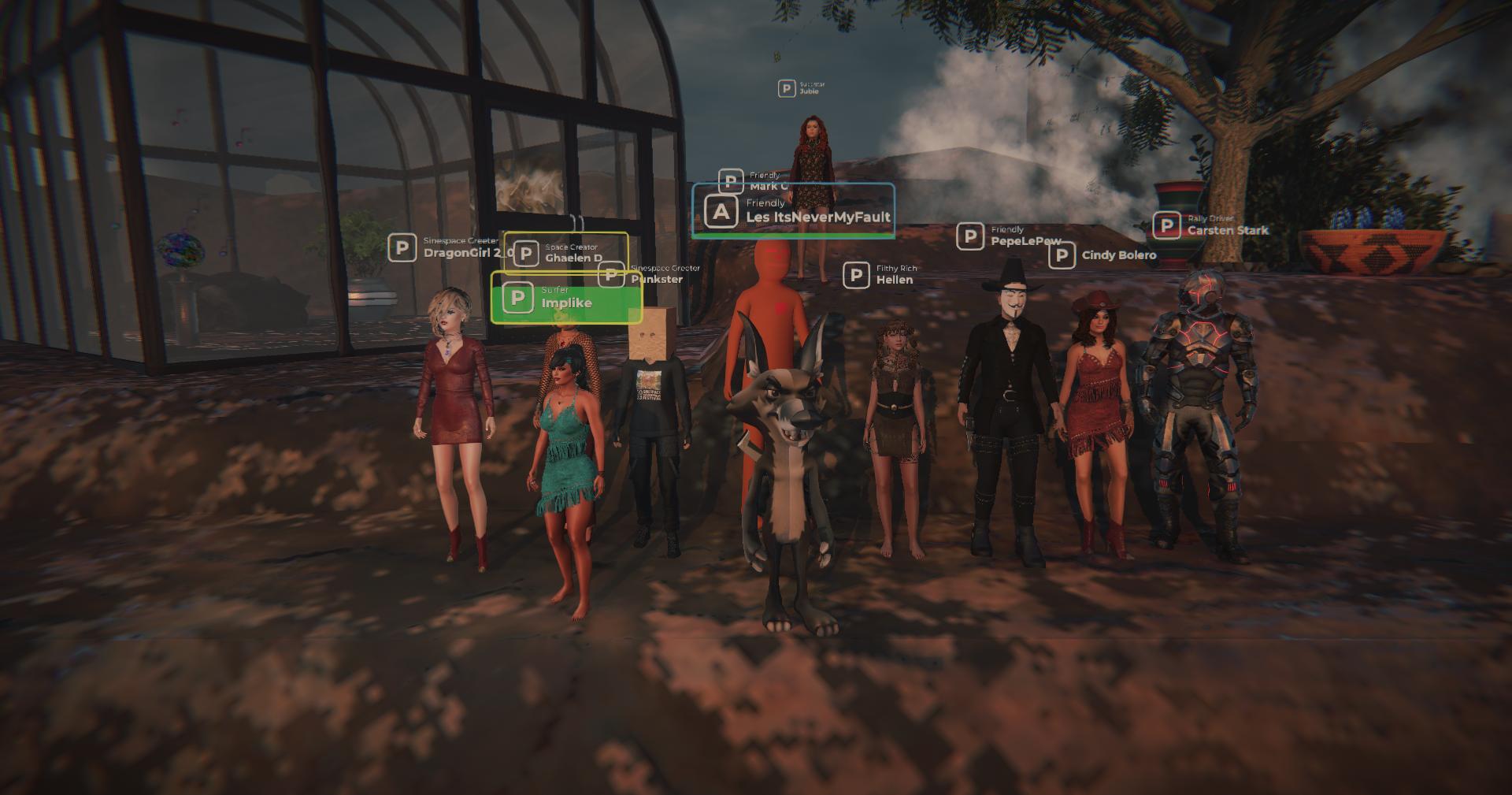Image resolution: width=1512 pixels, height=795 pixels.
Task: Select the Cindy Bolero name tag
Action: pos(1103,255)
